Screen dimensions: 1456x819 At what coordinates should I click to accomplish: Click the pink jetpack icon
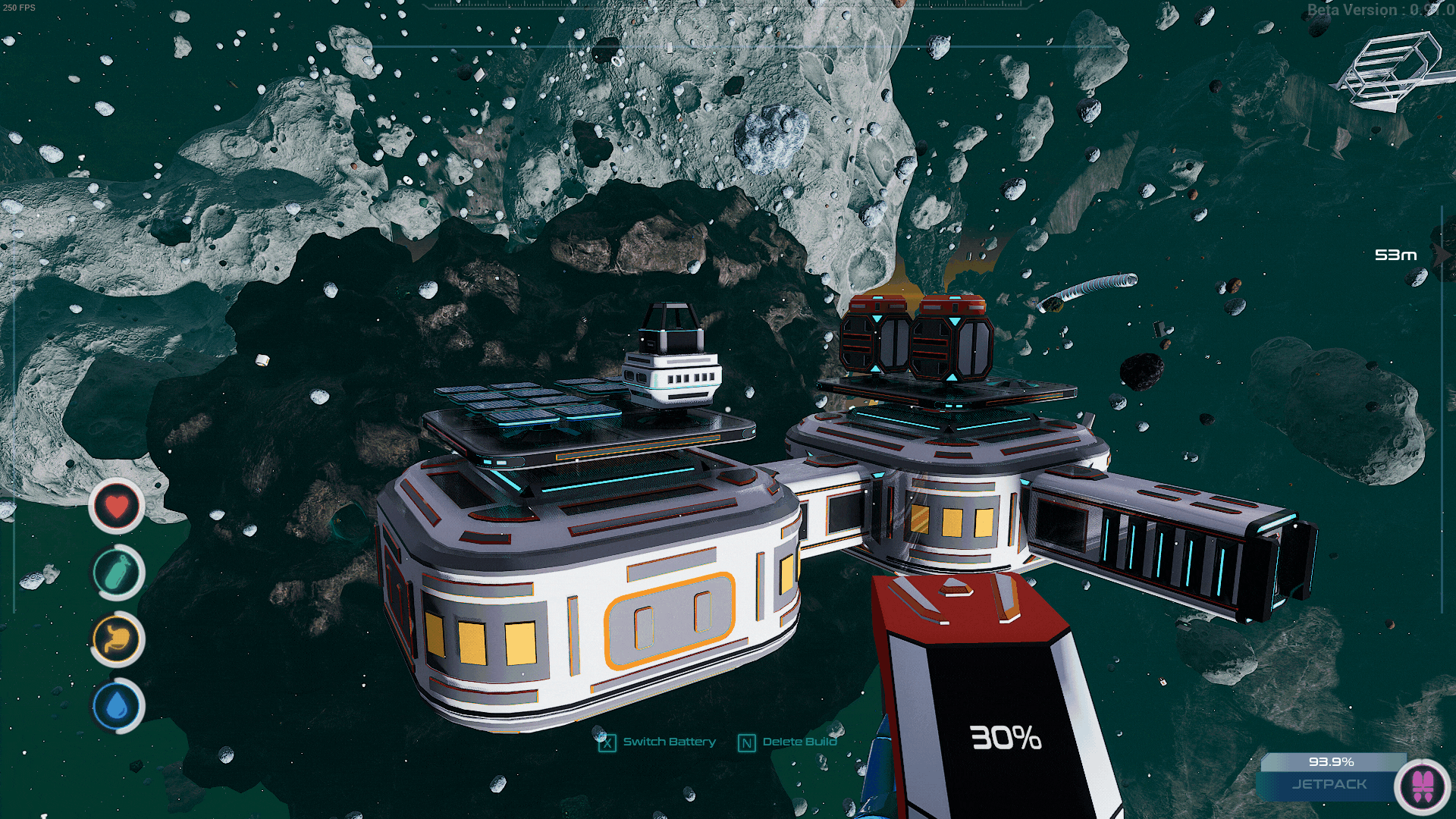[x=1423, y=786]
